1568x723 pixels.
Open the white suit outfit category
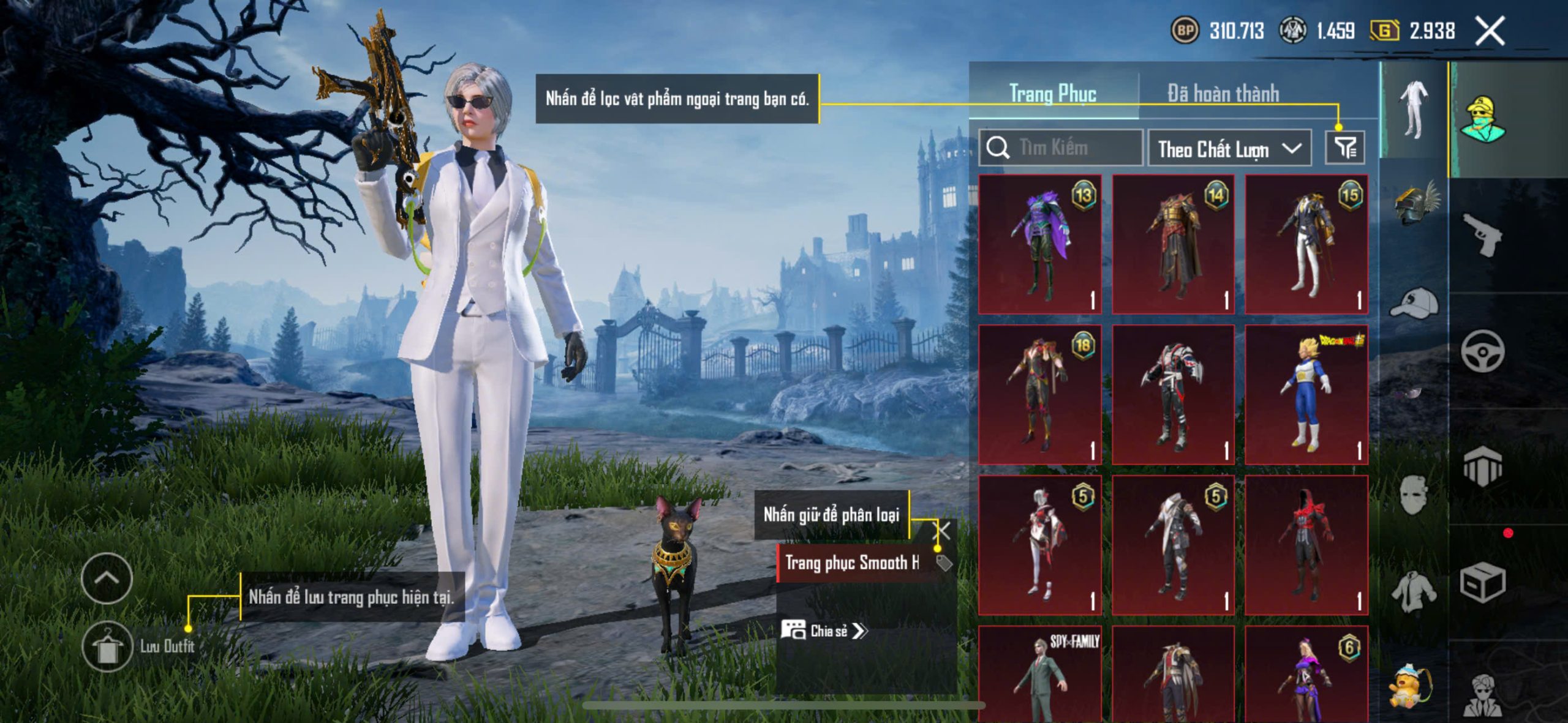point(1414,110)
